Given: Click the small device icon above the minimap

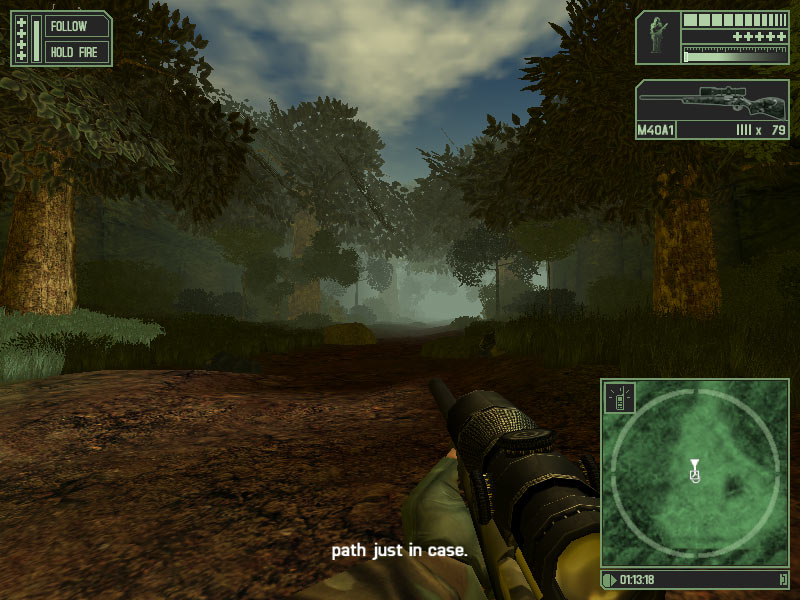Looking at the screenshot, I should coord(619,399).
